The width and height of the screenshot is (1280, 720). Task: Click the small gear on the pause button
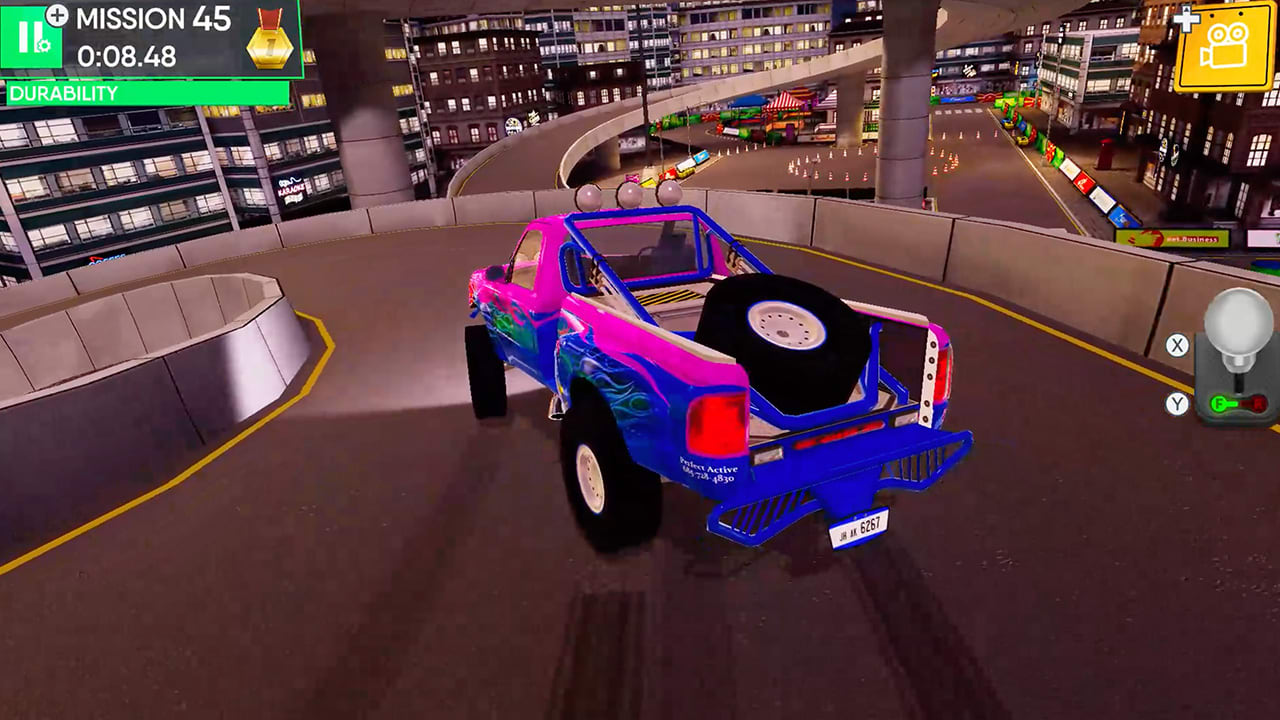[42, 44]
